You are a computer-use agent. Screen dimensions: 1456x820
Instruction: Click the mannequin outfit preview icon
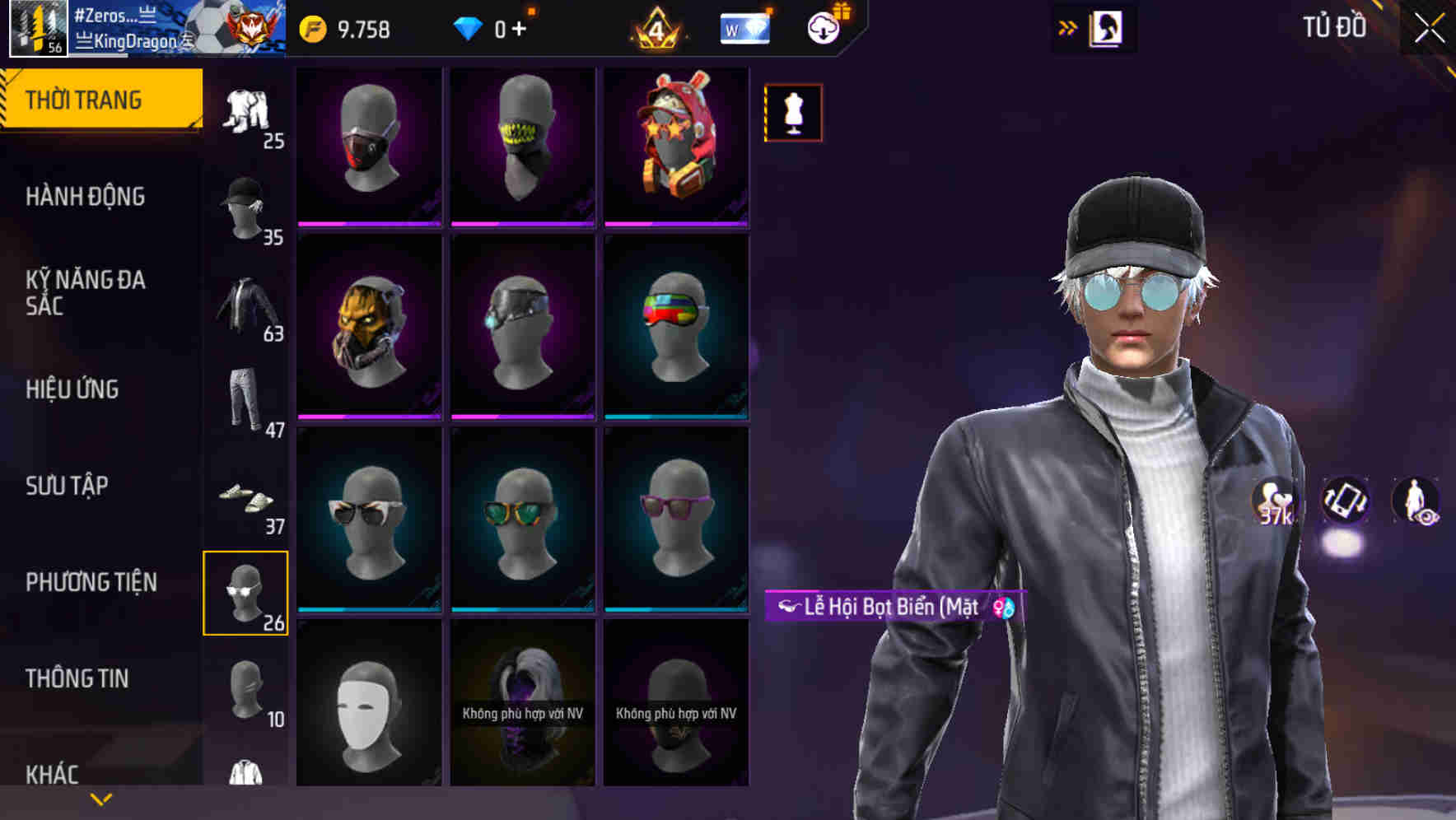point(792,113)
